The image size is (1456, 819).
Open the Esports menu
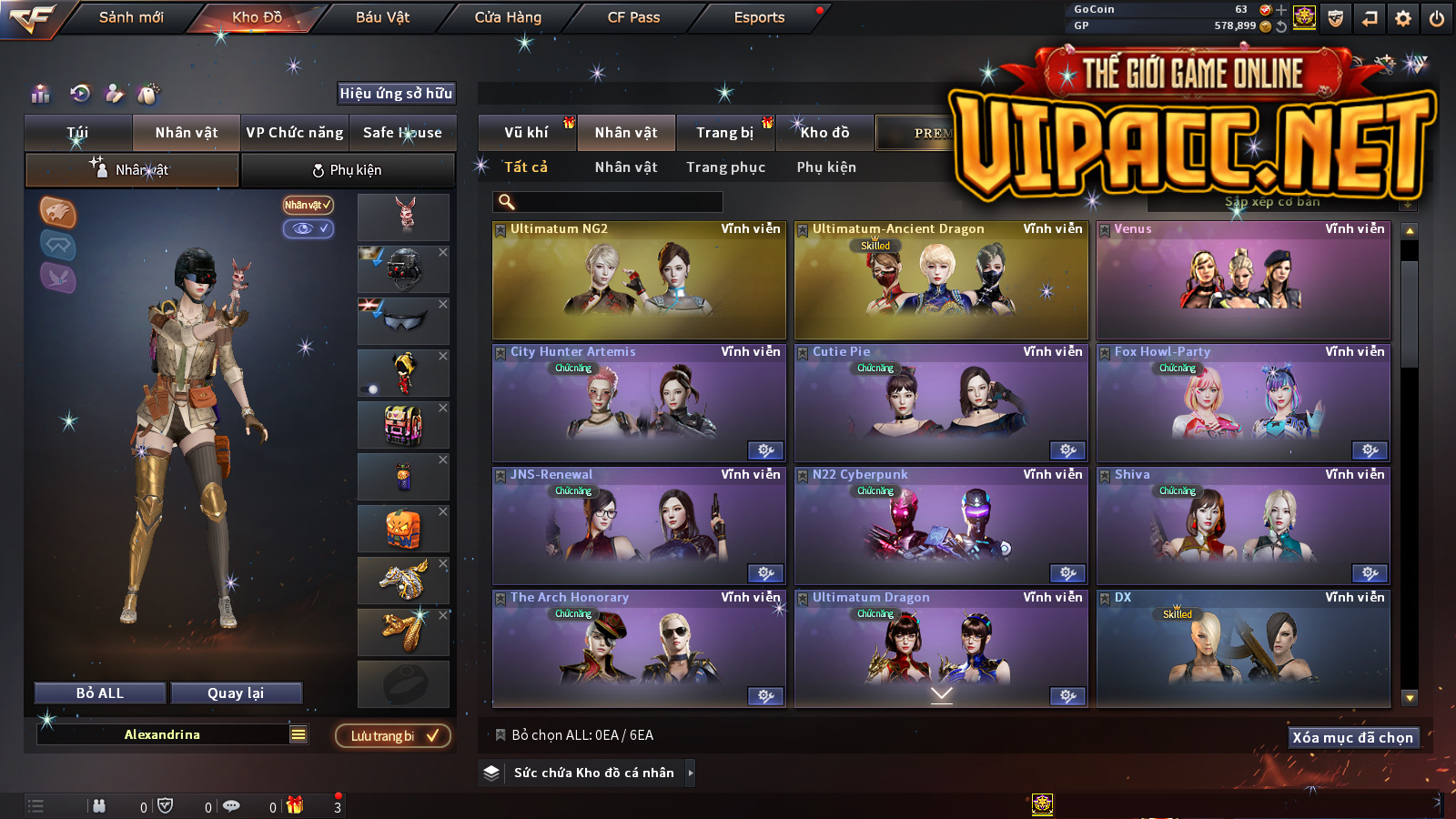(x=759, y=17)
